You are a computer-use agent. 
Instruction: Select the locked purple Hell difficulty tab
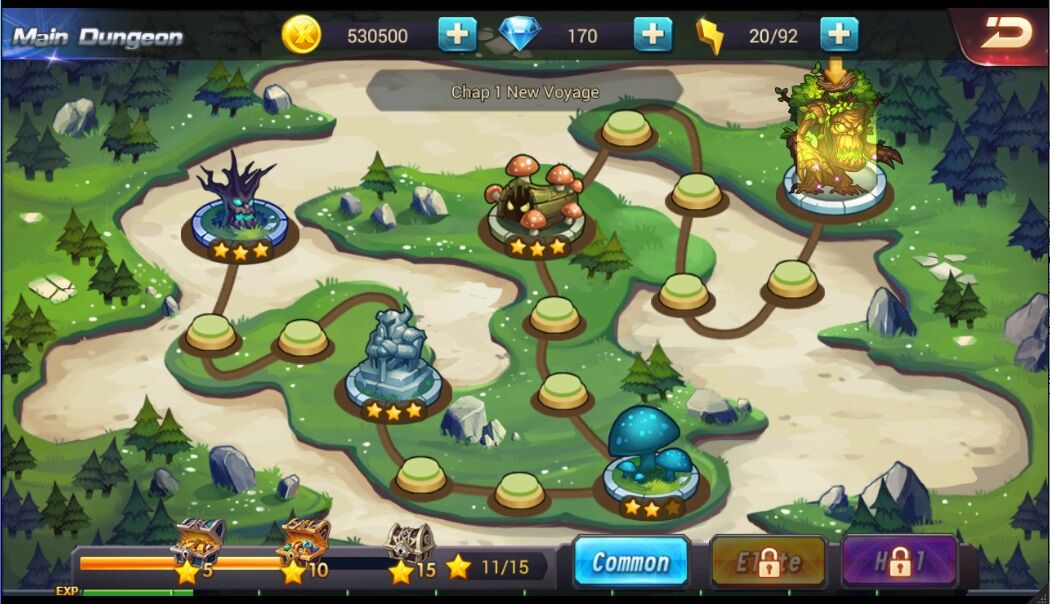click(899, 562)
